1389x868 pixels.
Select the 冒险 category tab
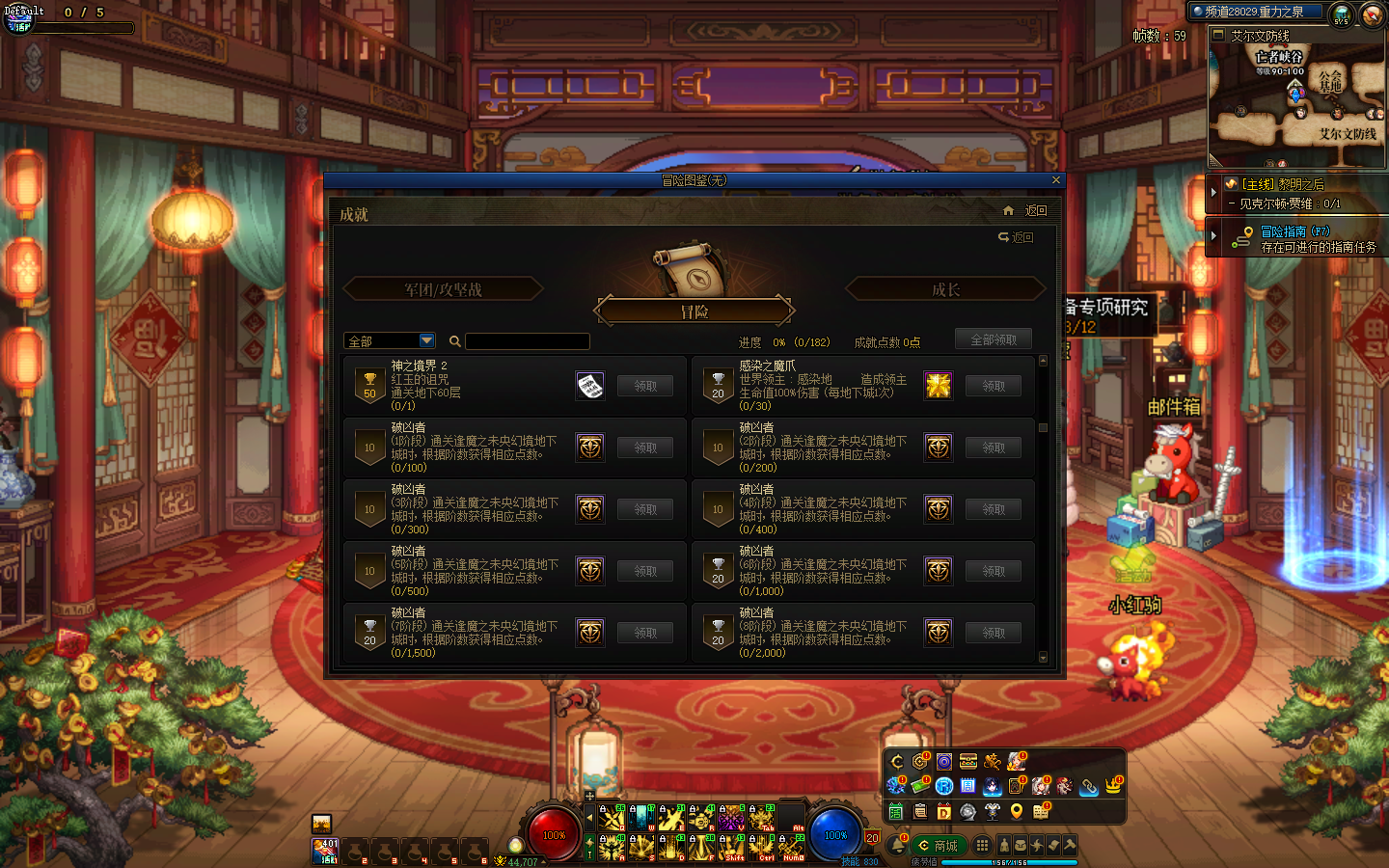coord(694,312)
